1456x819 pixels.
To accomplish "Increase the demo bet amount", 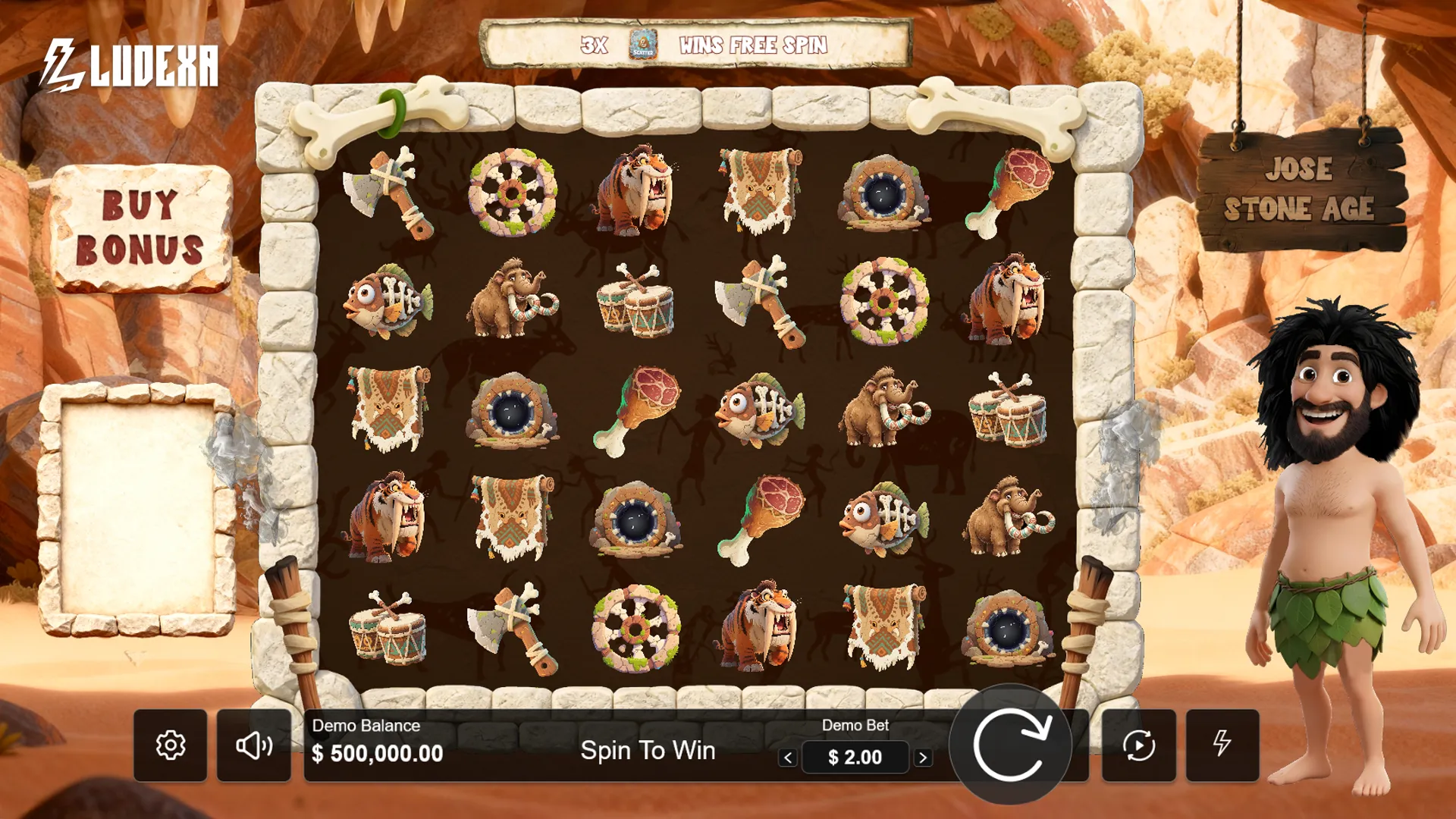I will tap(923, 758).
